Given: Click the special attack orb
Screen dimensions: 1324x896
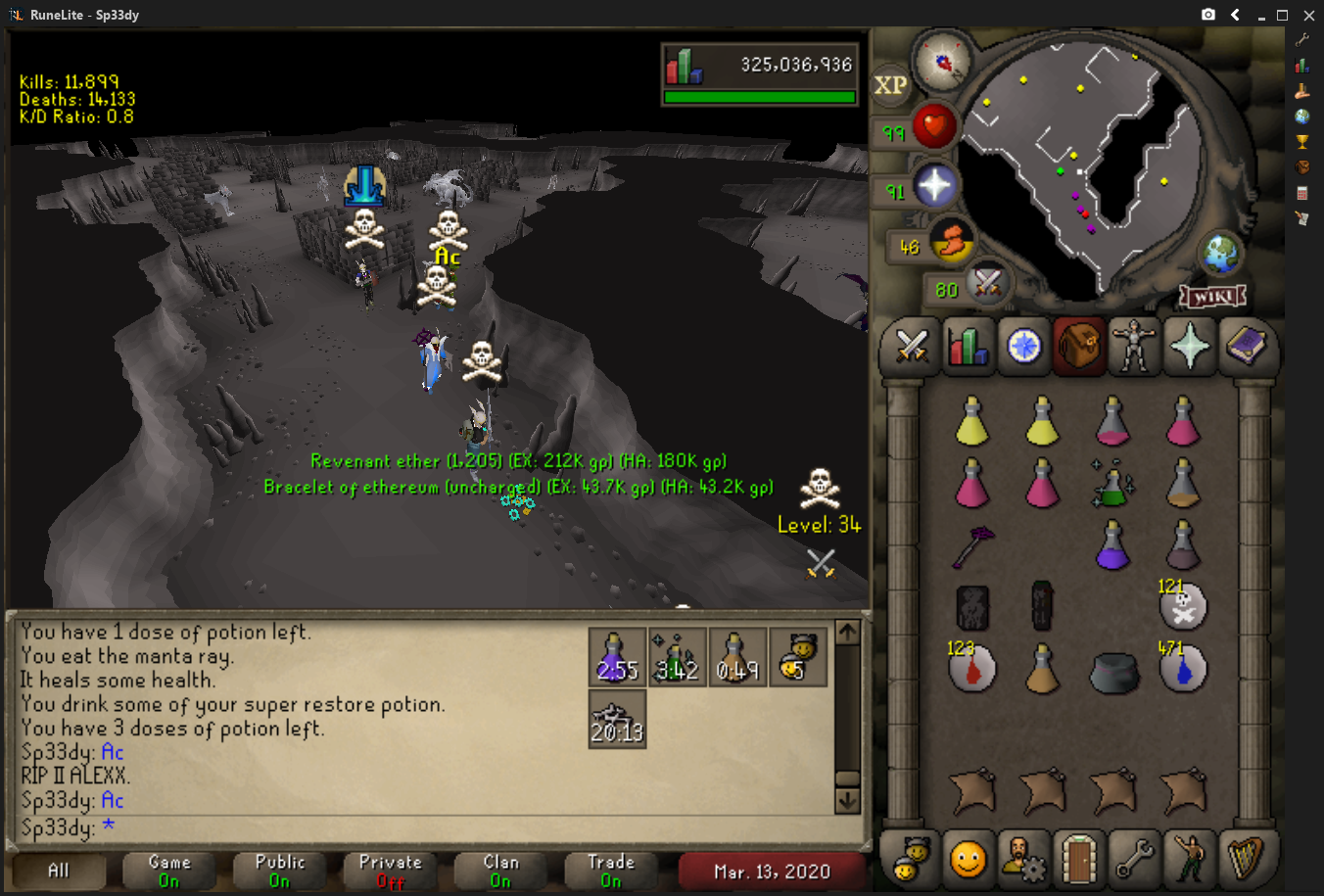Looking at the screenshot, I should (987, 284).
